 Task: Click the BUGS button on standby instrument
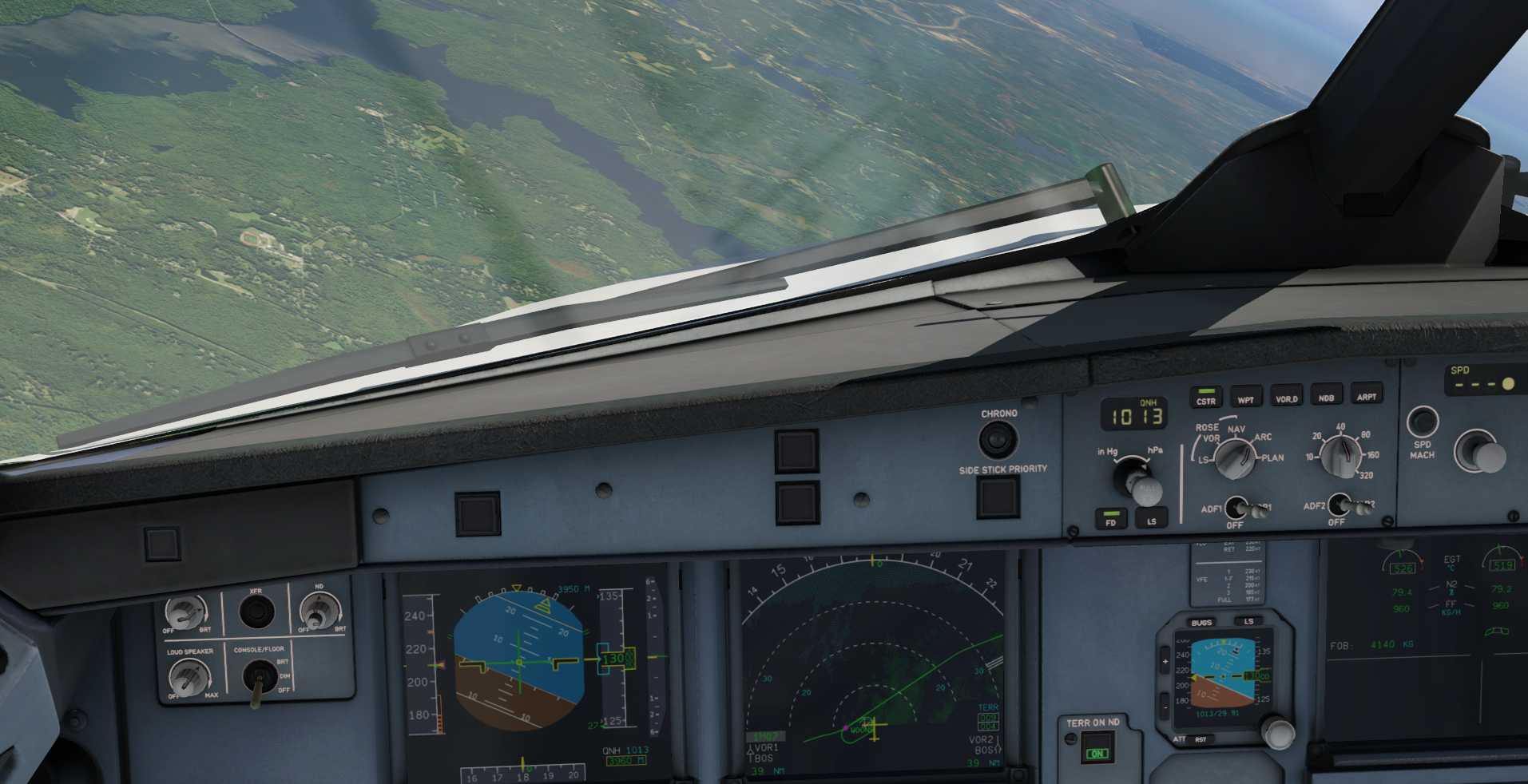tap(1201, 622)
